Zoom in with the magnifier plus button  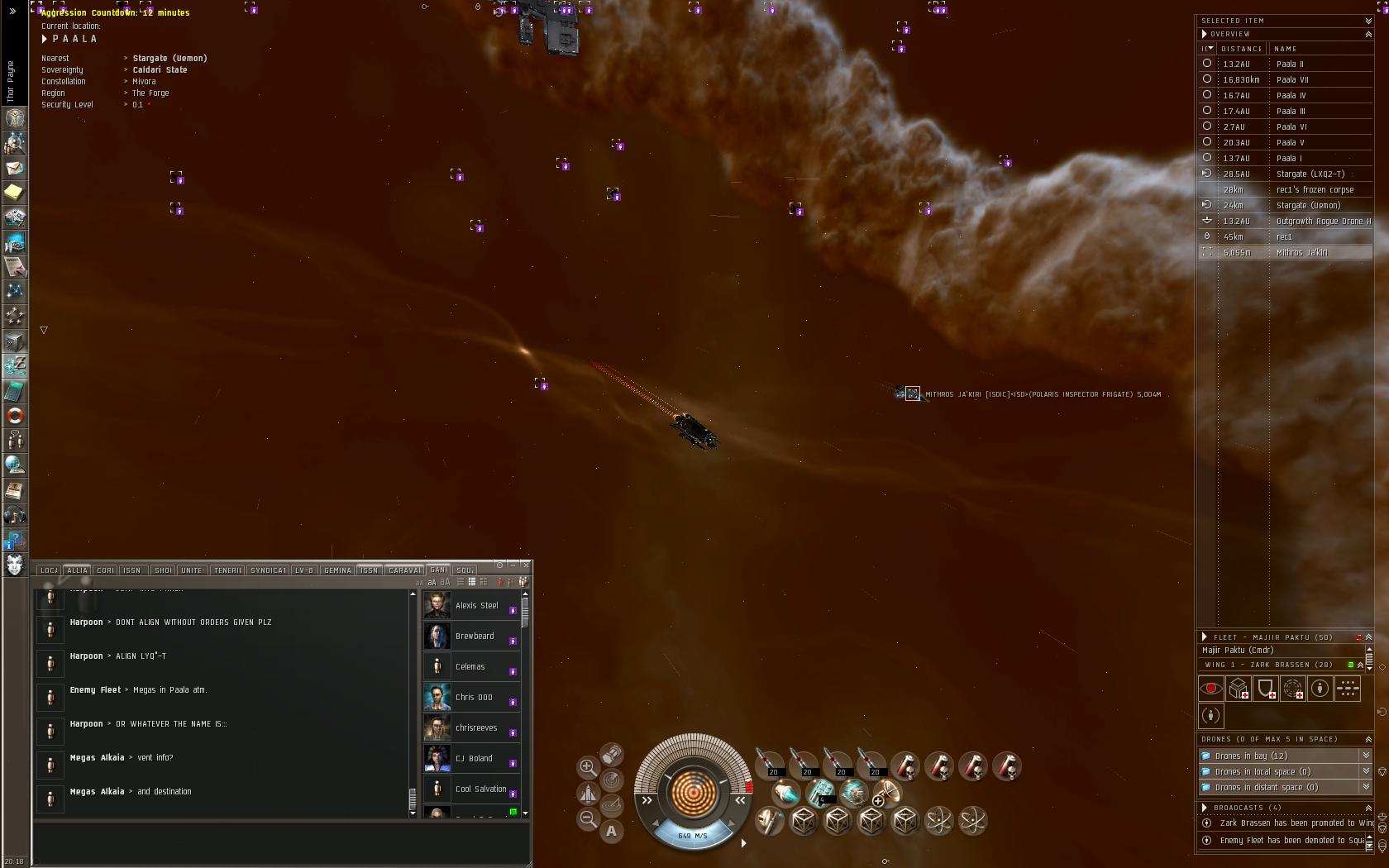588,767
